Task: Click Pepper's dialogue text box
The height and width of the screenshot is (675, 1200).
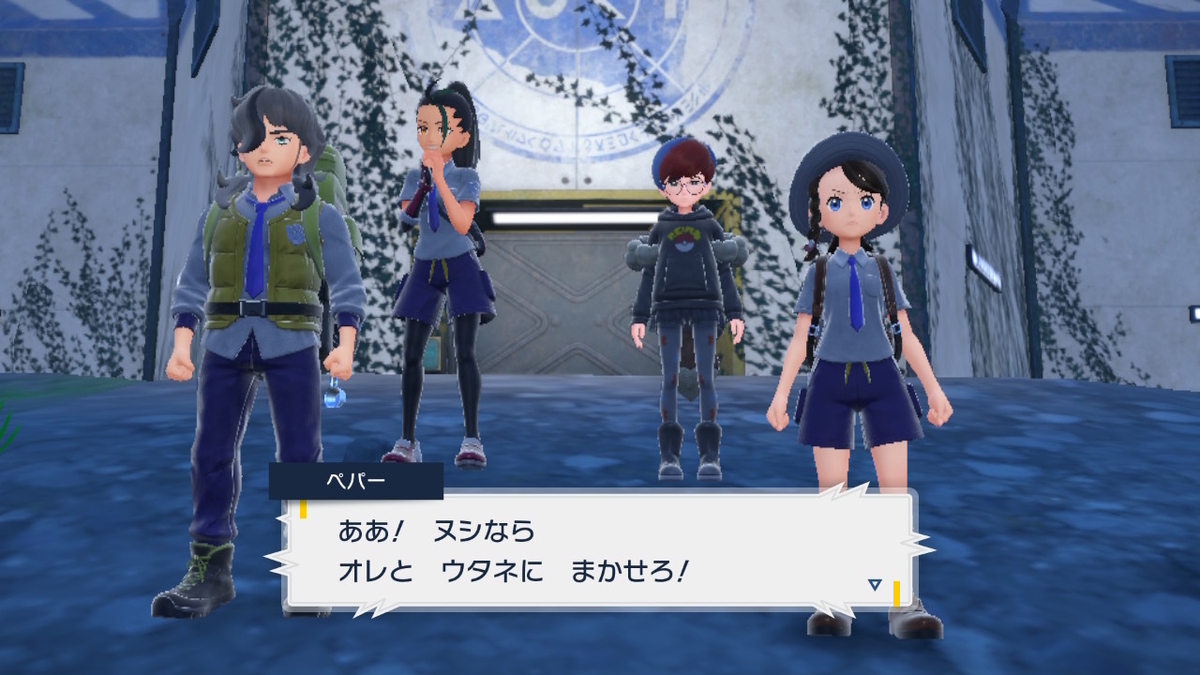Action: pos(600,550)
